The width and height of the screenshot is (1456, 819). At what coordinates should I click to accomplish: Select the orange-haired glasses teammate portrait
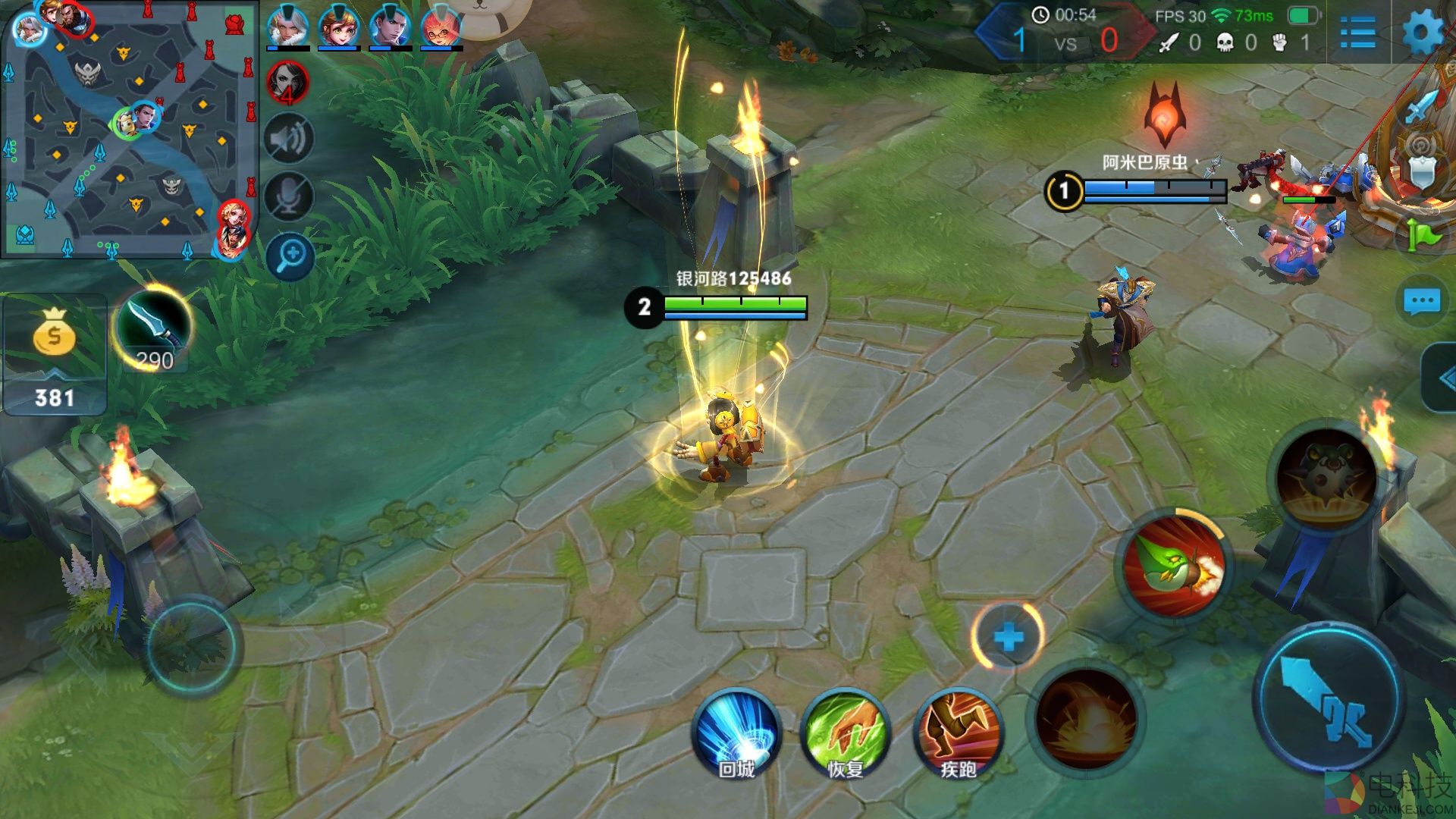click(441, 27)
